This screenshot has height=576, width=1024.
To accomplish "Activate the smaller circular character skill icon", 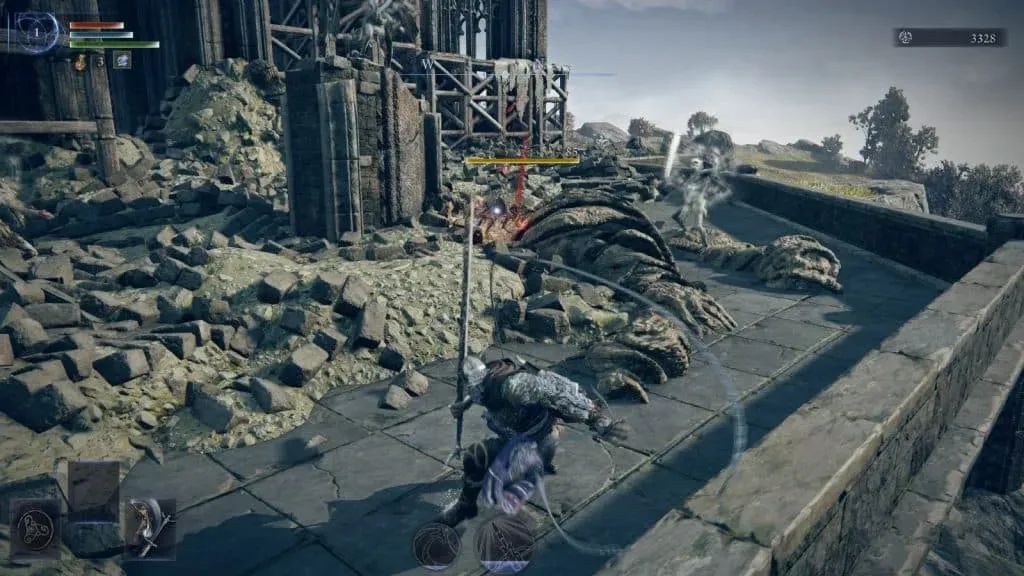I will 437,545.
